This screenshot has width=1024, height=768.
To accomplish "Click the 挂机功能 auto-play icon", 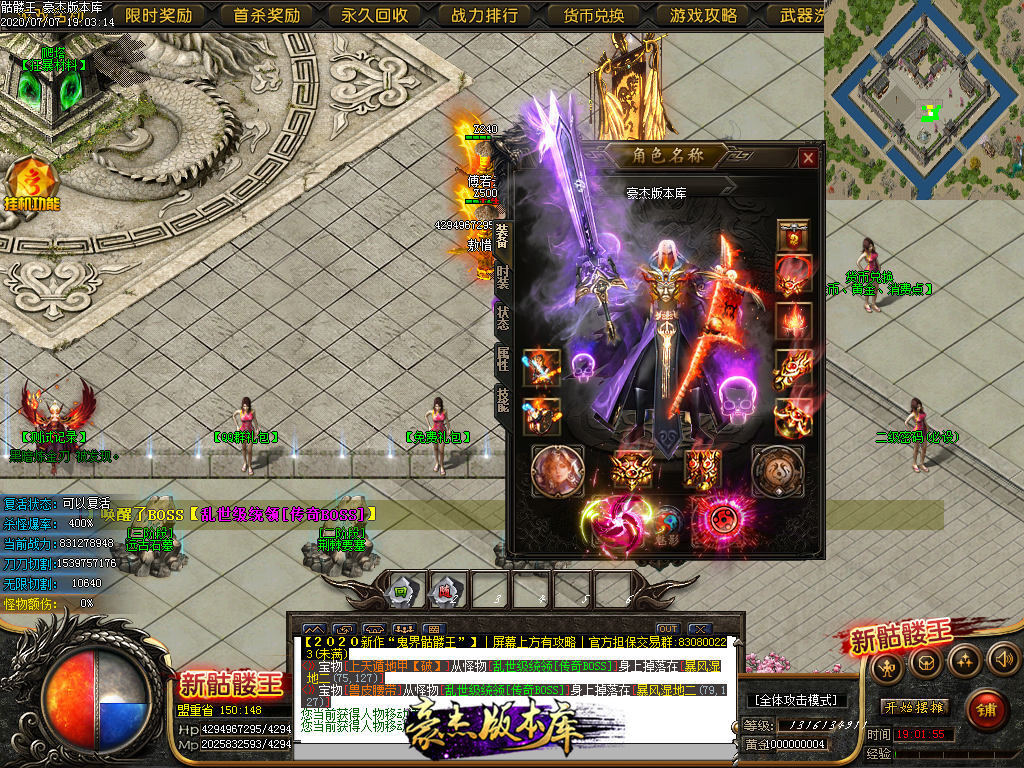I will [33, 185].
